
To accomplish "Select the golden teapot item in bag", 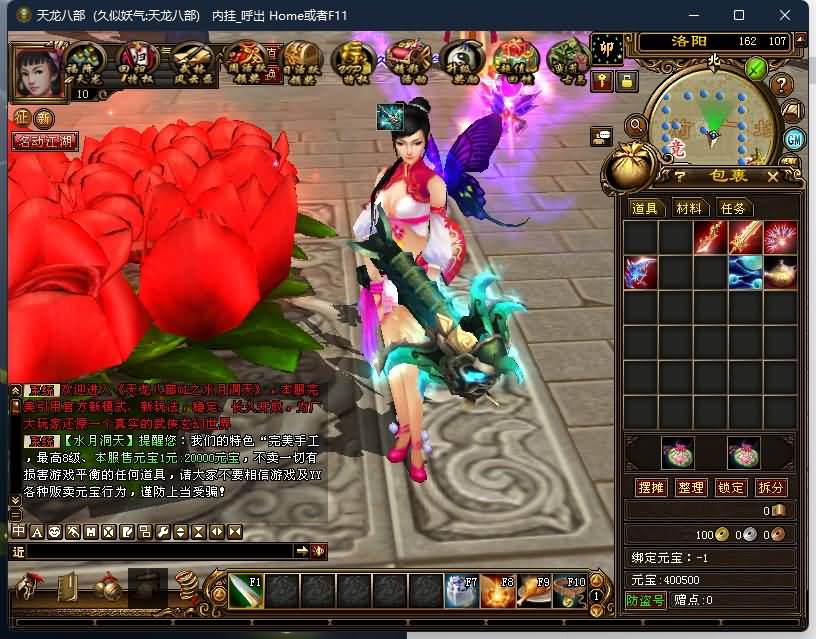I will 780,272.
